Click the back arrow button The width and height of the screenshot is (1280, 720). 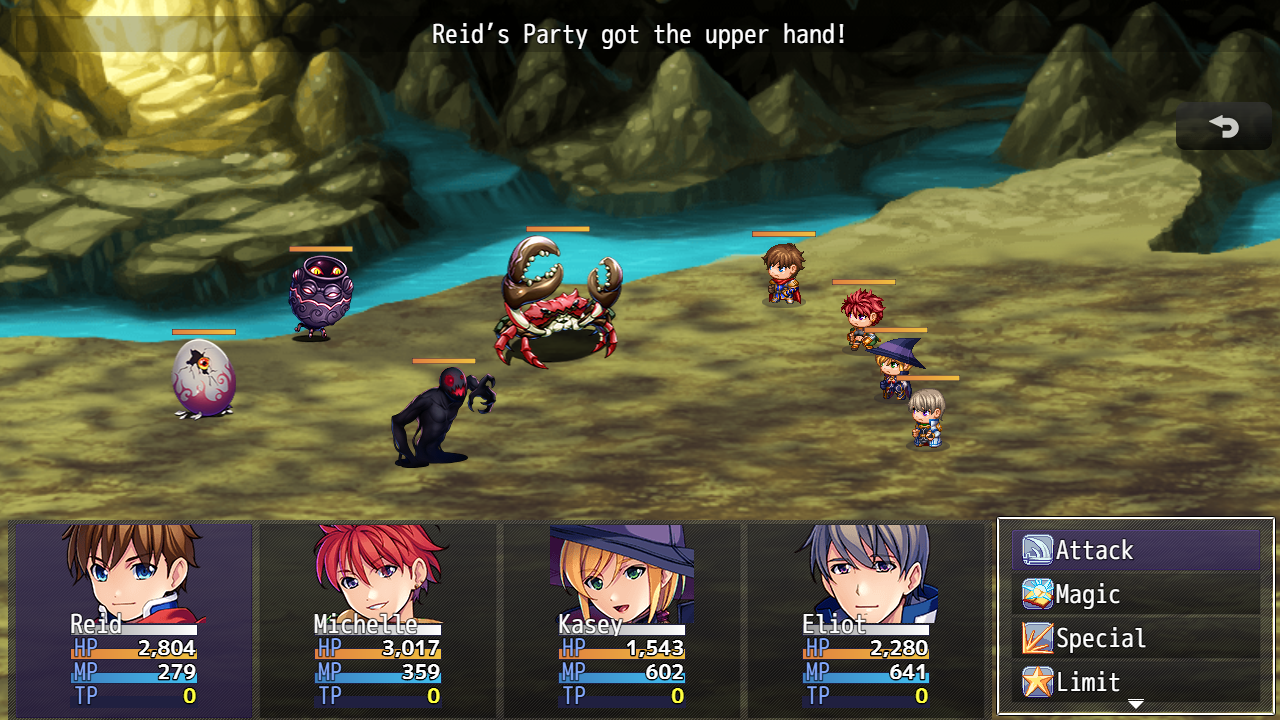pyautogui.click(x=1224, y=126)
